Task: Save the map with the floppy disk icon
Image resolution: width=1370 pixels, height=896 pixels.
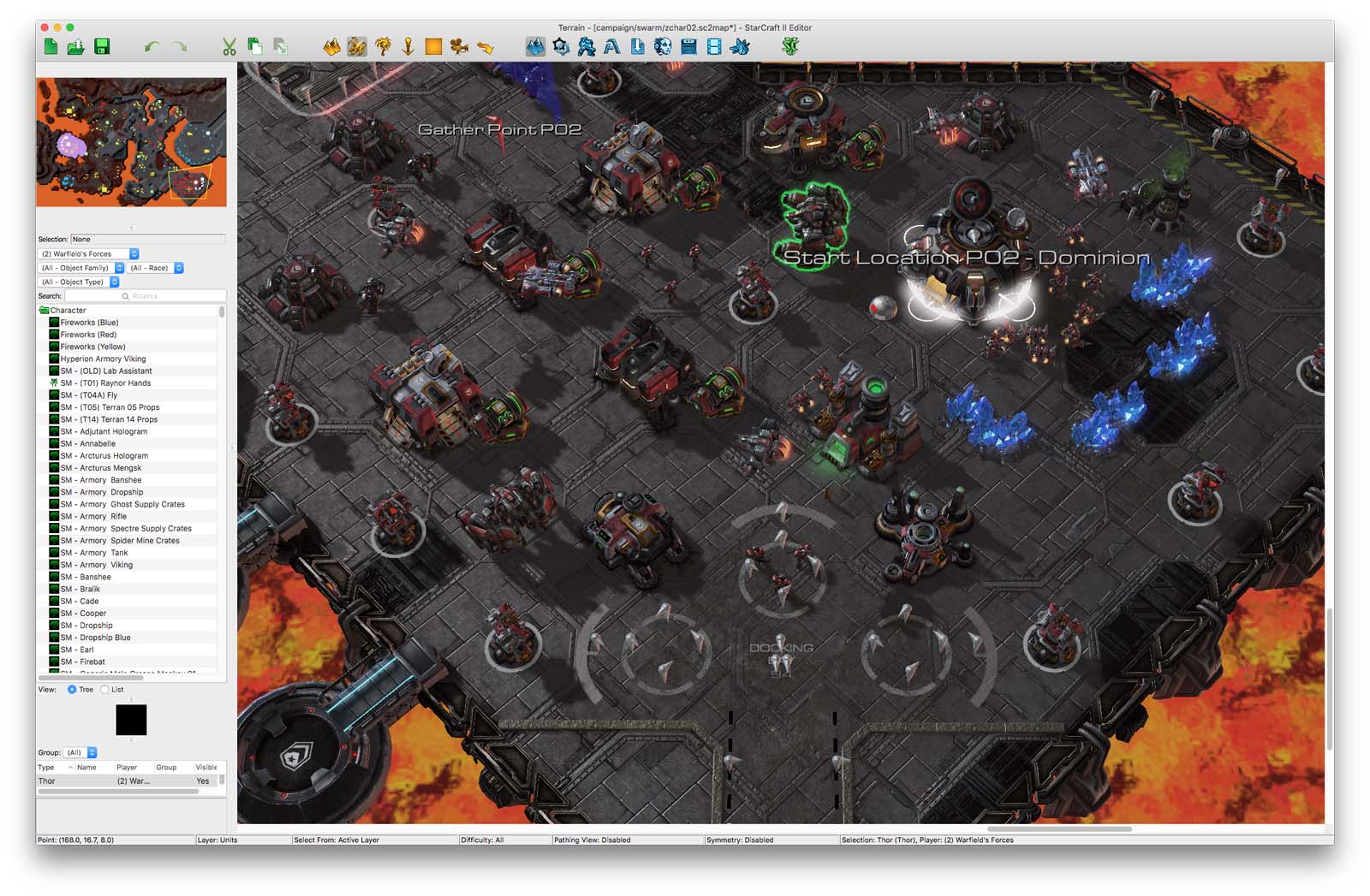Action: [102, 47]
